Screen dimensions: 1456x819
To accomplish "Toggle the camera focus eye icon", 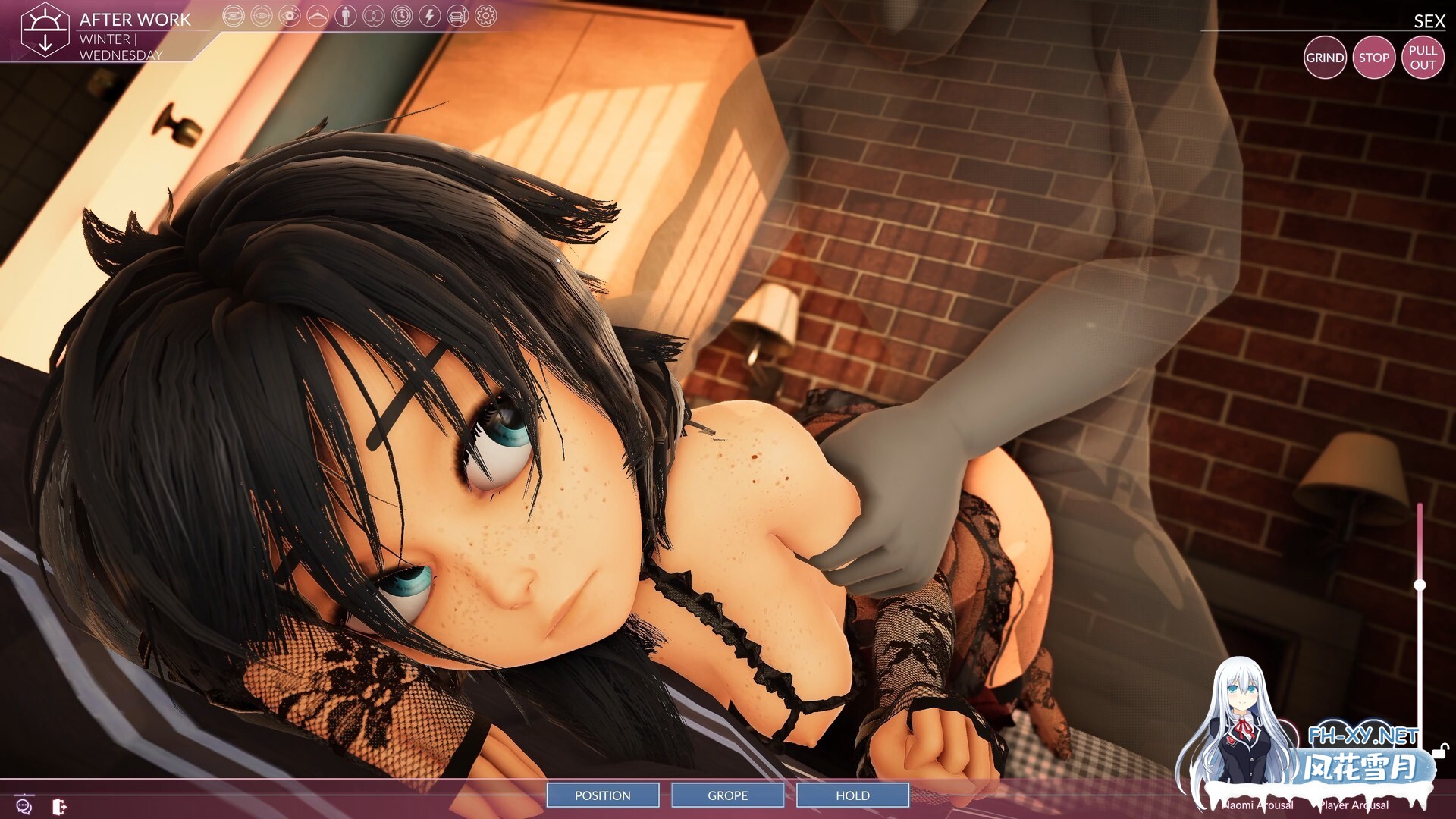I will click(x=260, y=16).
